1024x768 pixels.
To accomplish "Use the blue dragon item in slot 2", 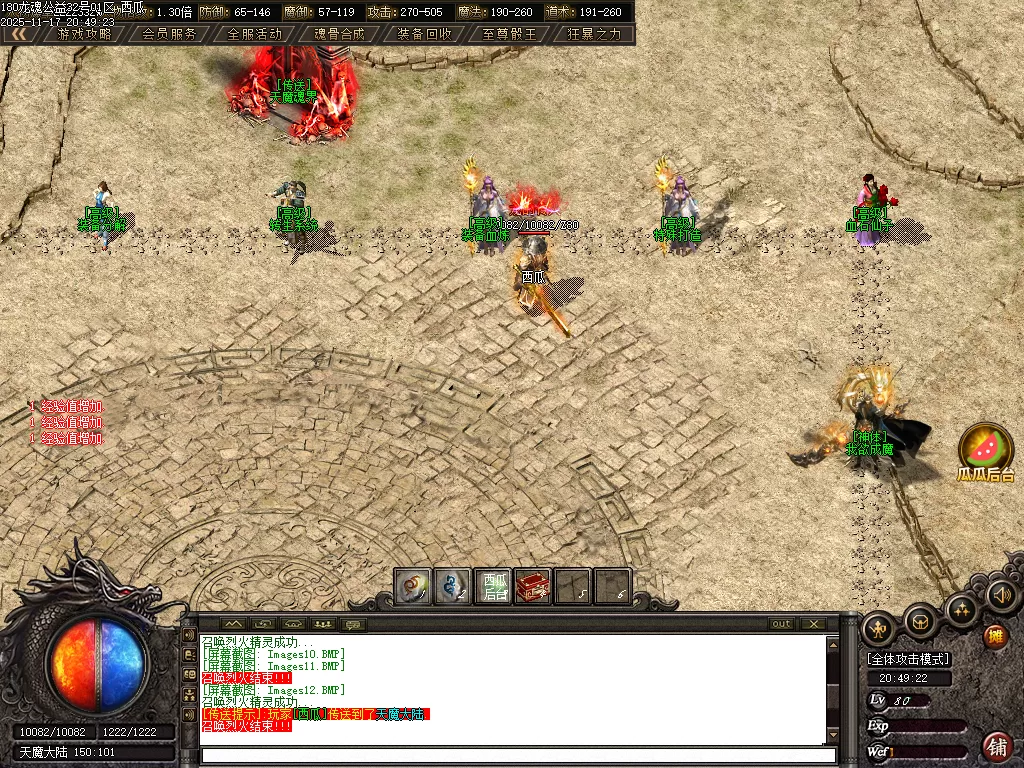I will 453,587.
